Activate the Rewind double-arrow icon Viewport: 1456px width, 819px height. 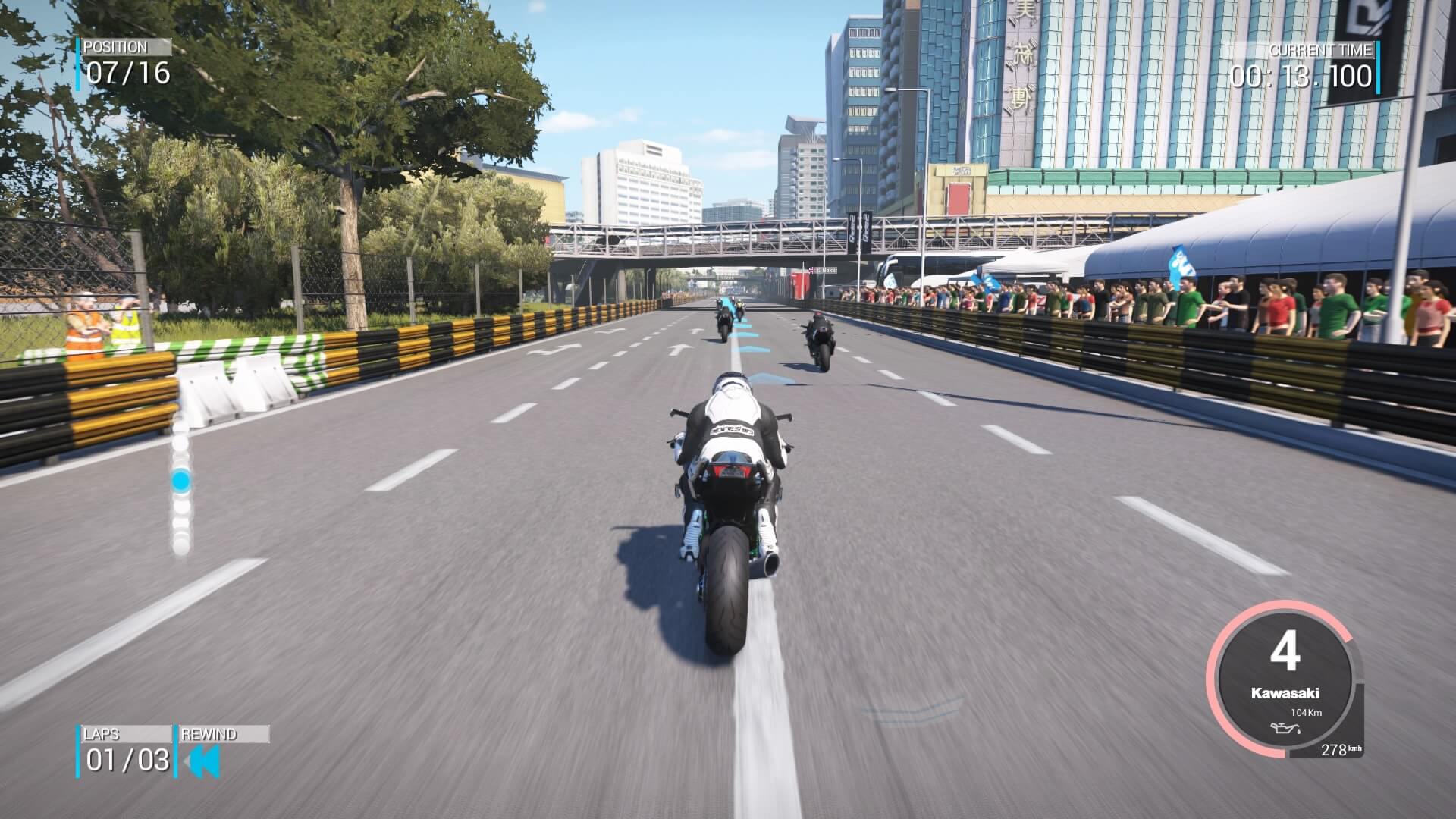(x=202, y=761)
